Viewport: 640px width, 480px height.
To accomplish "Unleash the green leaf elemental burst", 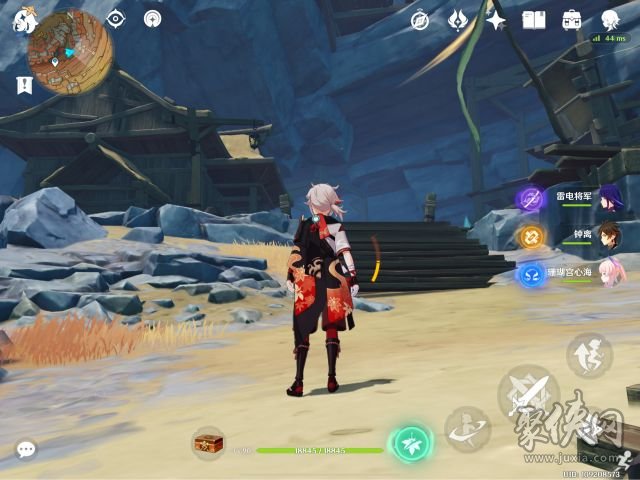I will (411, 443).
